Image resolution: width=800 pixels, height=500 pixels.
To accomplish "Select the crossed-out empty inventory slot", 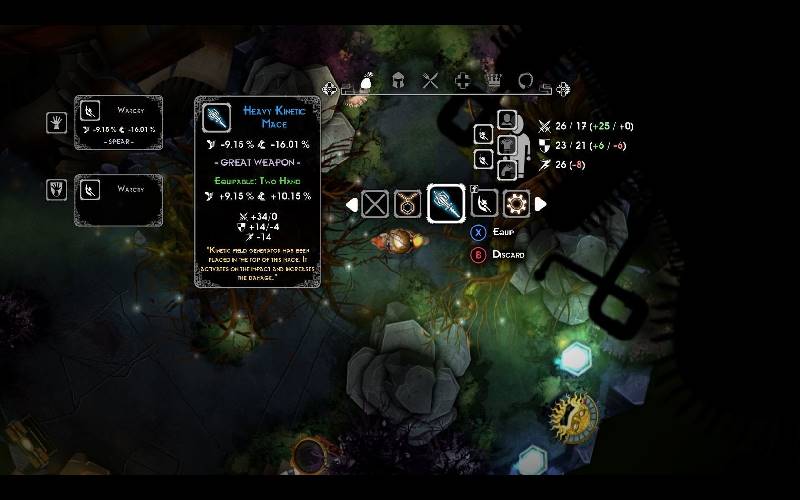I will [375, 204].
